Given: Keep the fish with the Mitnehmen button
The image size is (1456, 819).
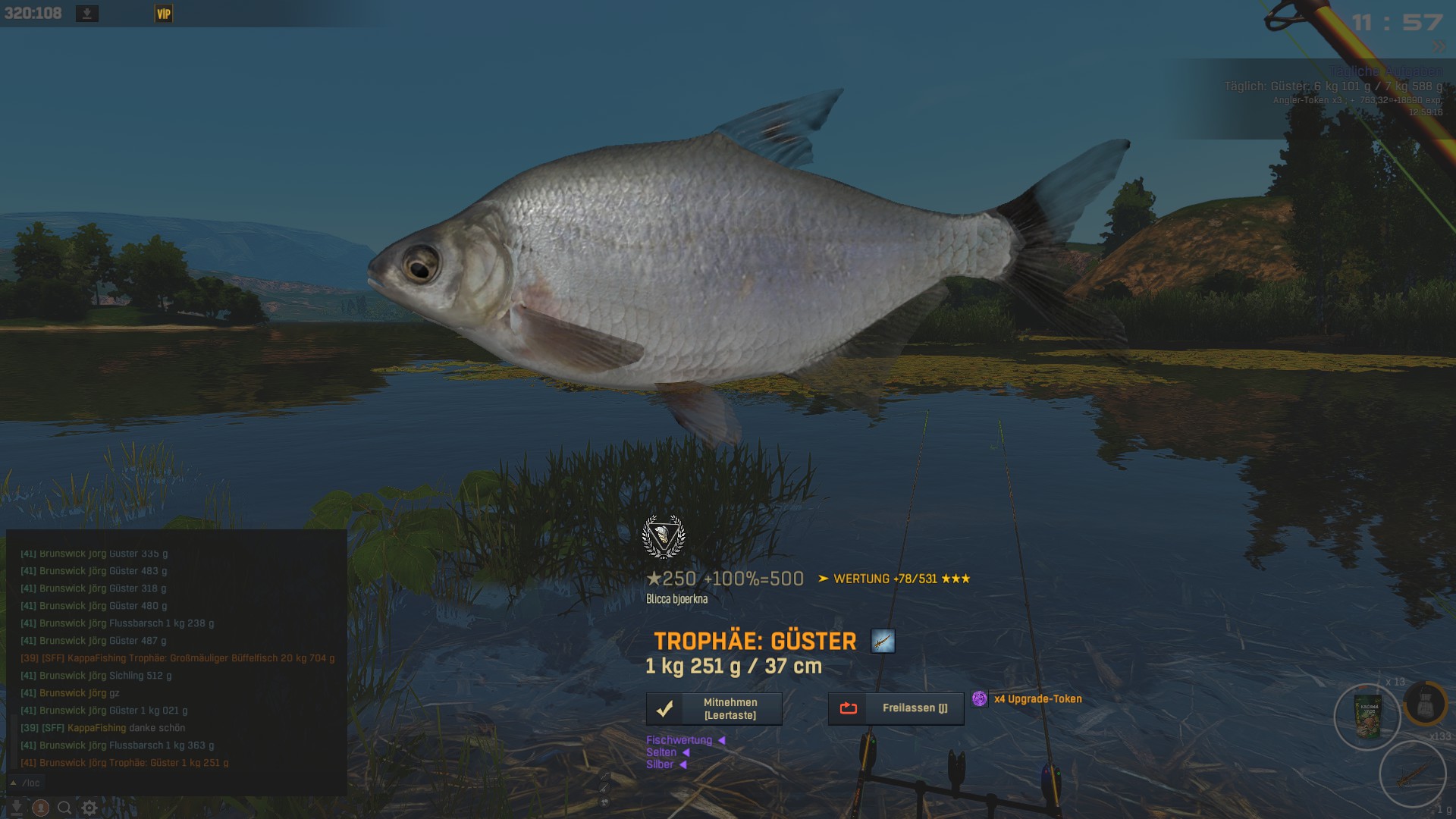Looking at the screenshot, I should (x=714, y=708).
